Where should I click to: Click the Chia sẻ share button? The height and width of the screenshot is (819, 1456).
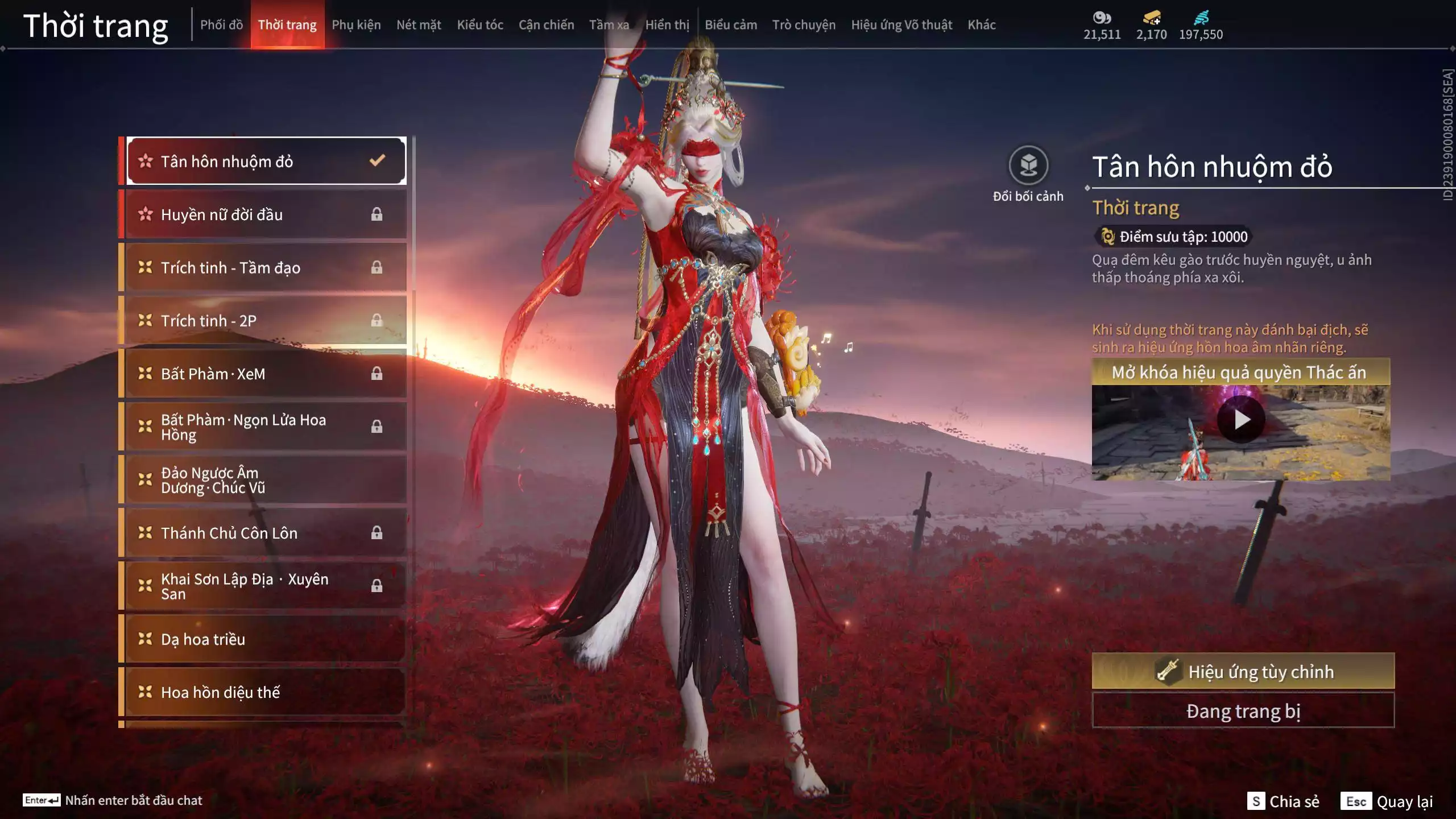coord(1283,801)
